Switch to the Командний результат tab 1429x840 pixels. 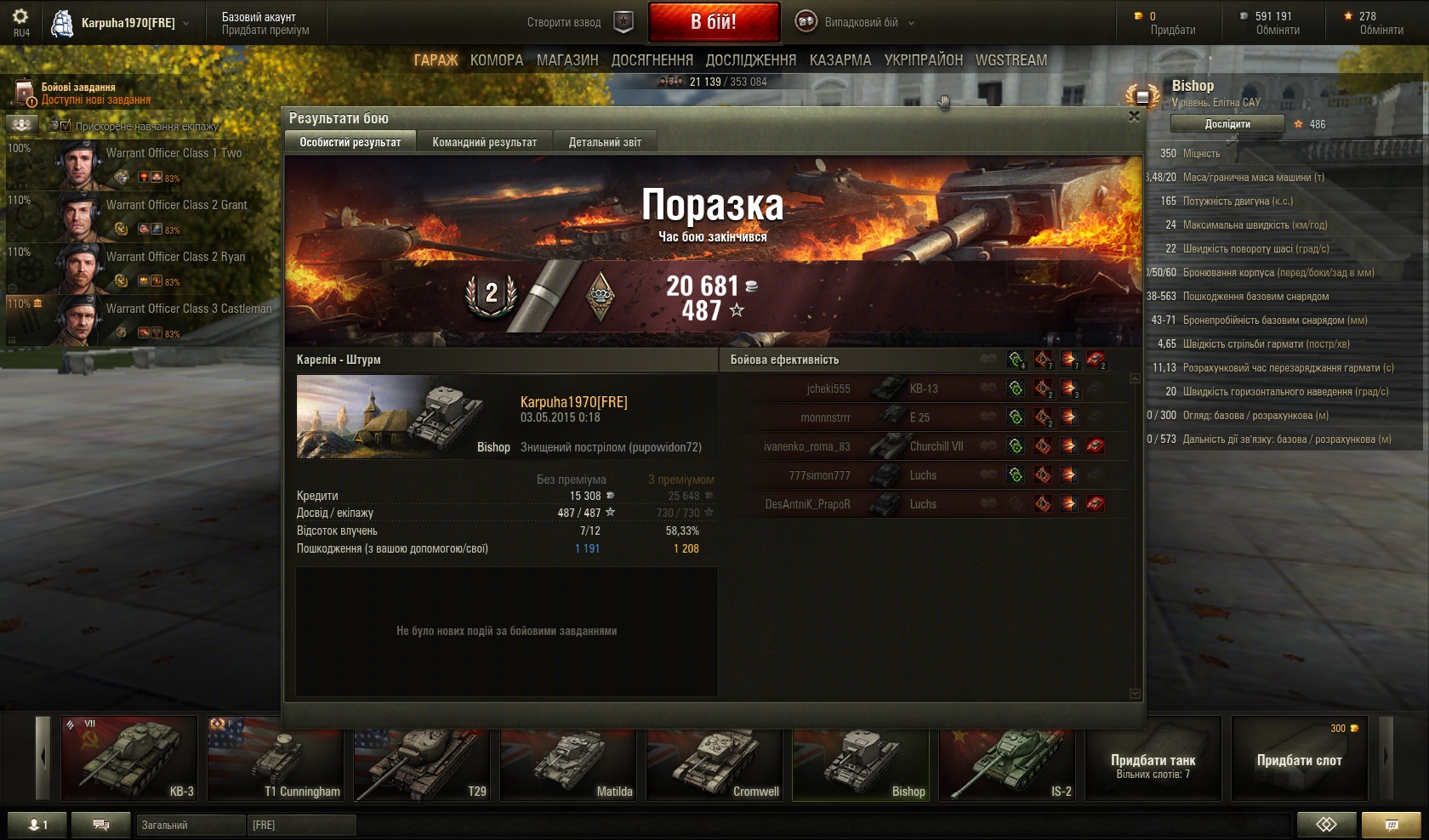click(484, 142)
